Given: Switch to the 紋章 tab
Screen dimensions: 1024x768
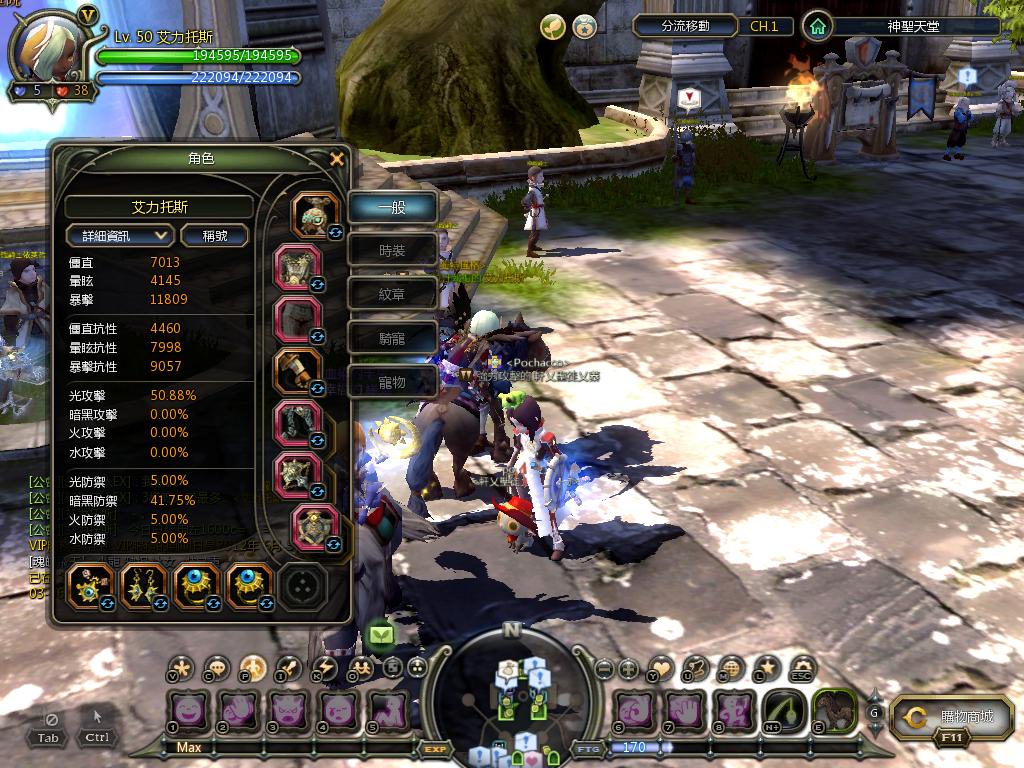Looking at the screenshot, I should coord(392,294).
